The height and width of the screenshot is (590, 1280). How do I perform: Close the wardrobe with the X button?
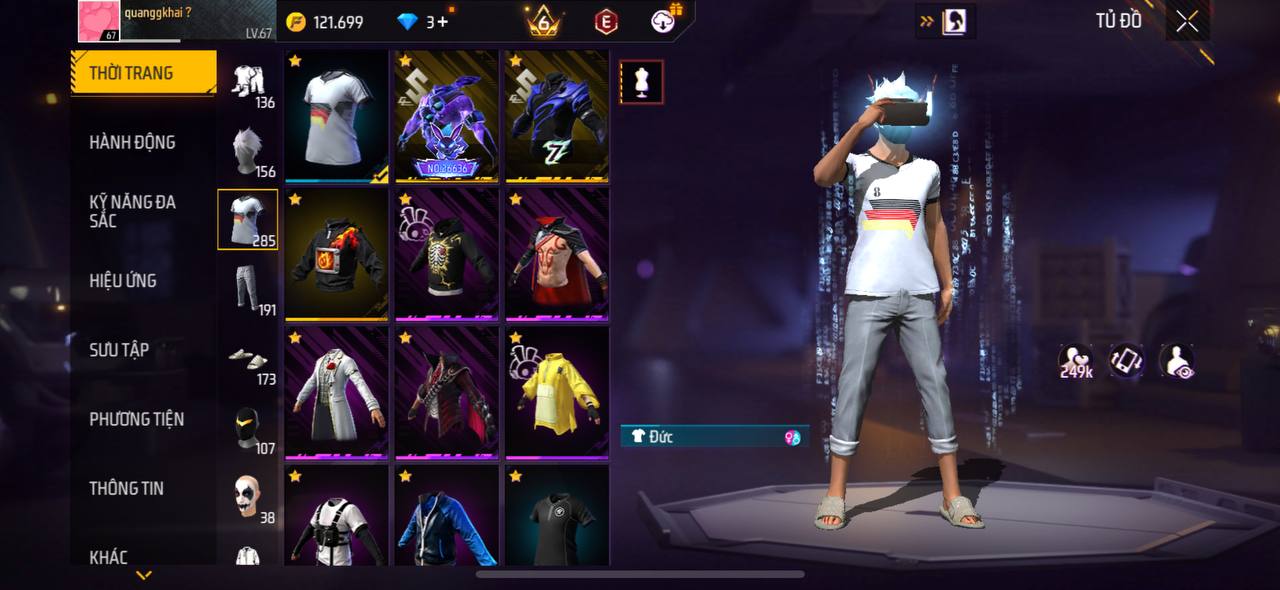coord(1187,22)
